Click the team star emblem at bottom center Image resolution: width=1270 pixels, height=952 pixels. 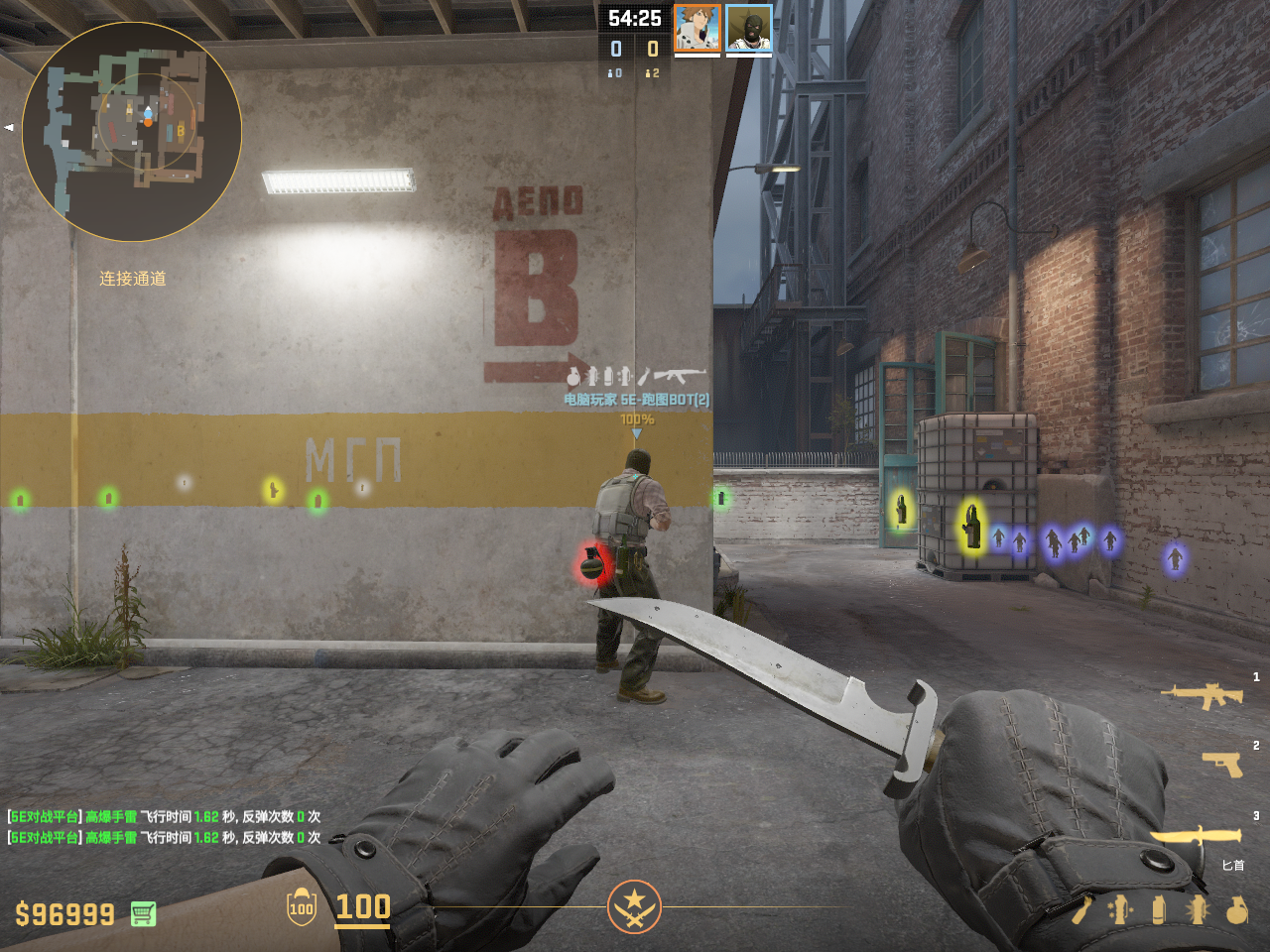coord(634,906)
